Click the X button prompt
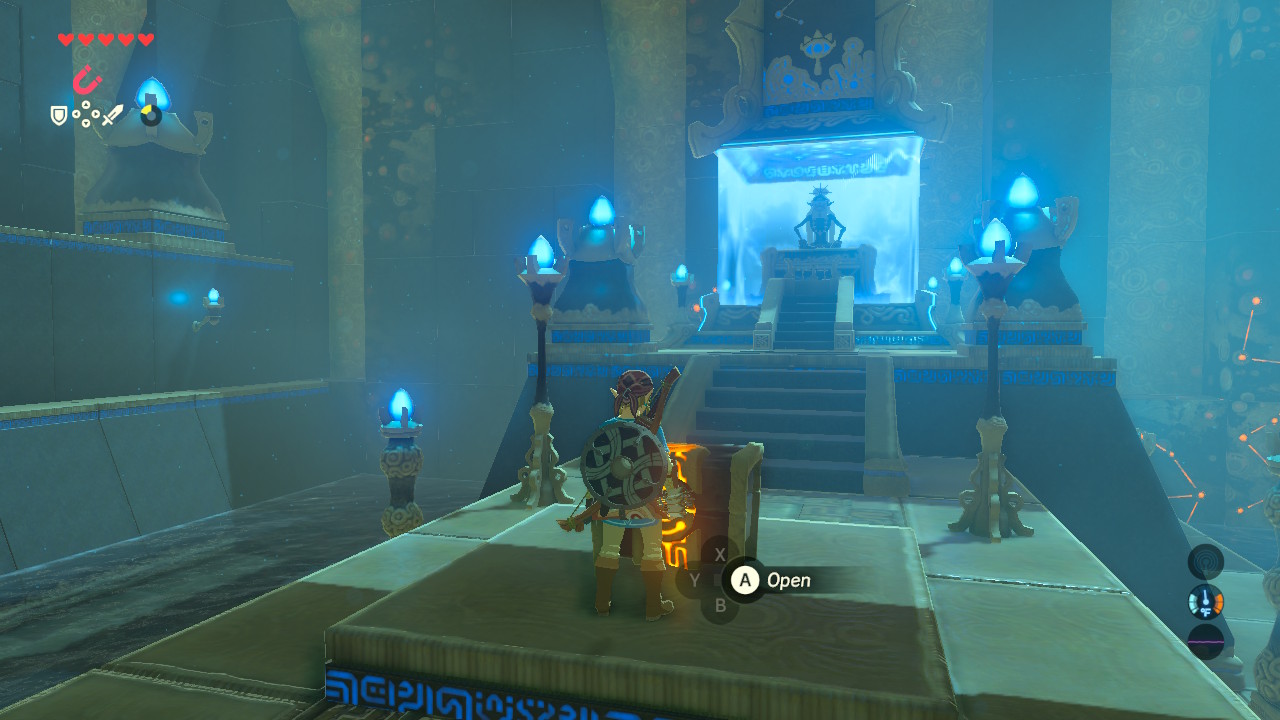 720,554
